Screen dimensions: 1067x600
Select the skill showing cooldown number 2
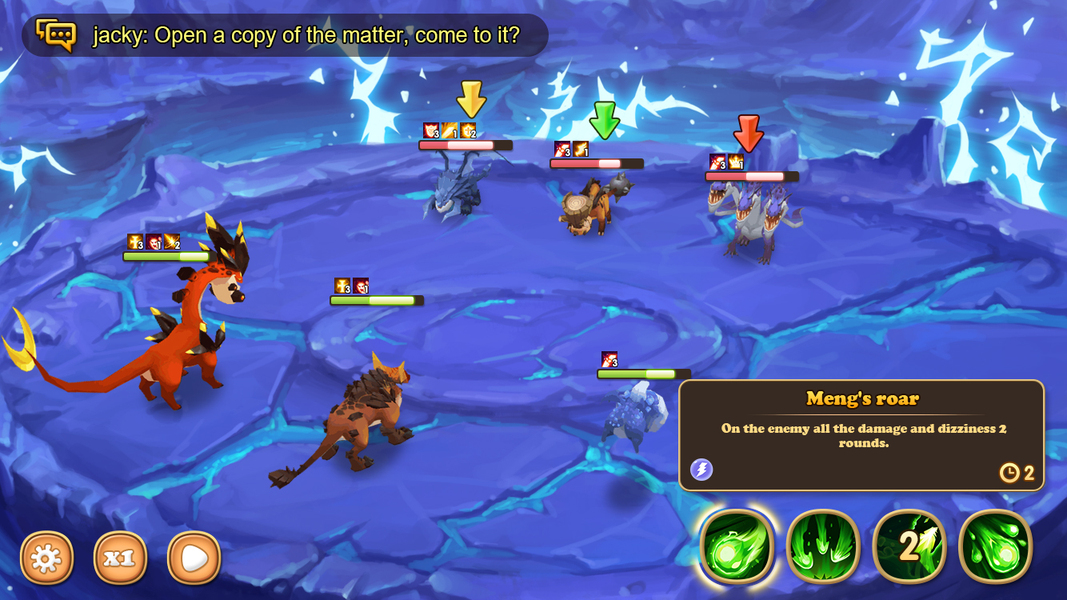click(x=909, y=546)
